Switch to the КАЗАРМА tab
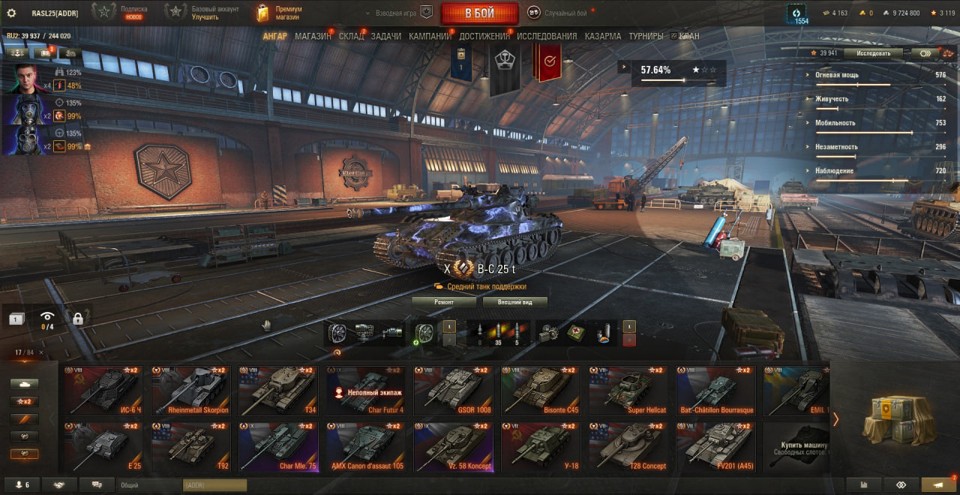This screenshot has width=960, height=495. coord(603,36)
